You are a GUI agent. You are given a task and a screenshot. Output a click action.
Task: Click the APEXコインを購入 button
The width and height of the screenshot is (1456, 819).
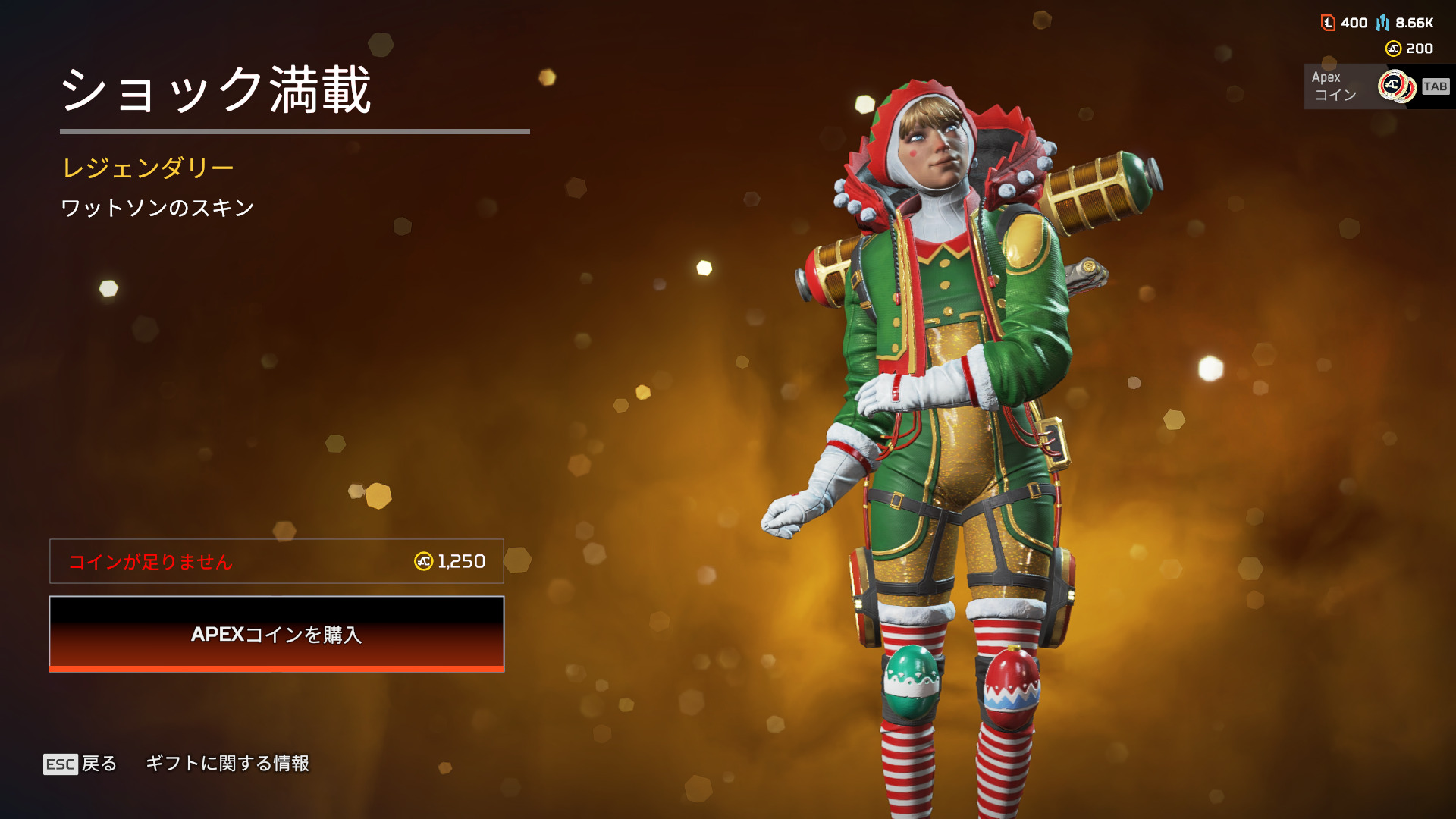(277, 634)
